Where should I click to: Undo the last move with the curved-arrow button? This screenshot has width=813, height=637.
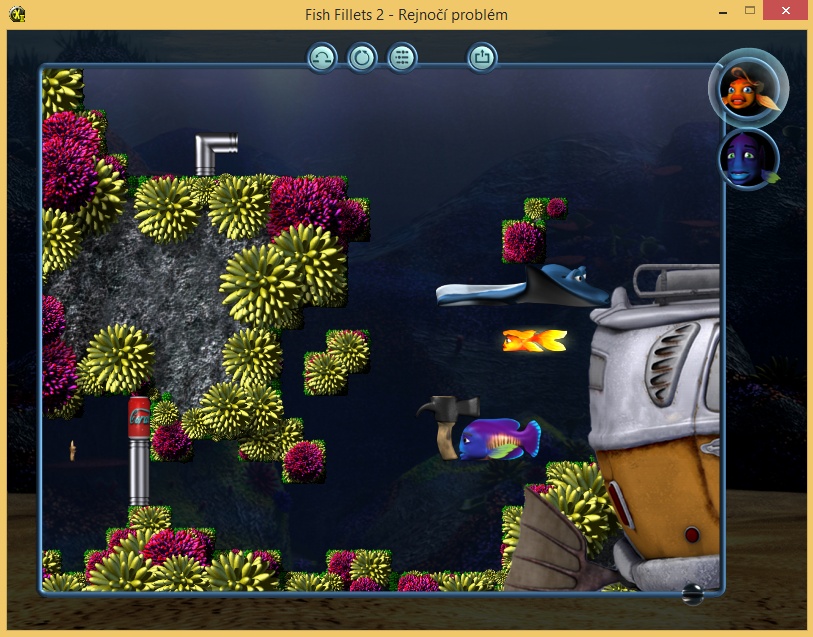tap(322, 58)
